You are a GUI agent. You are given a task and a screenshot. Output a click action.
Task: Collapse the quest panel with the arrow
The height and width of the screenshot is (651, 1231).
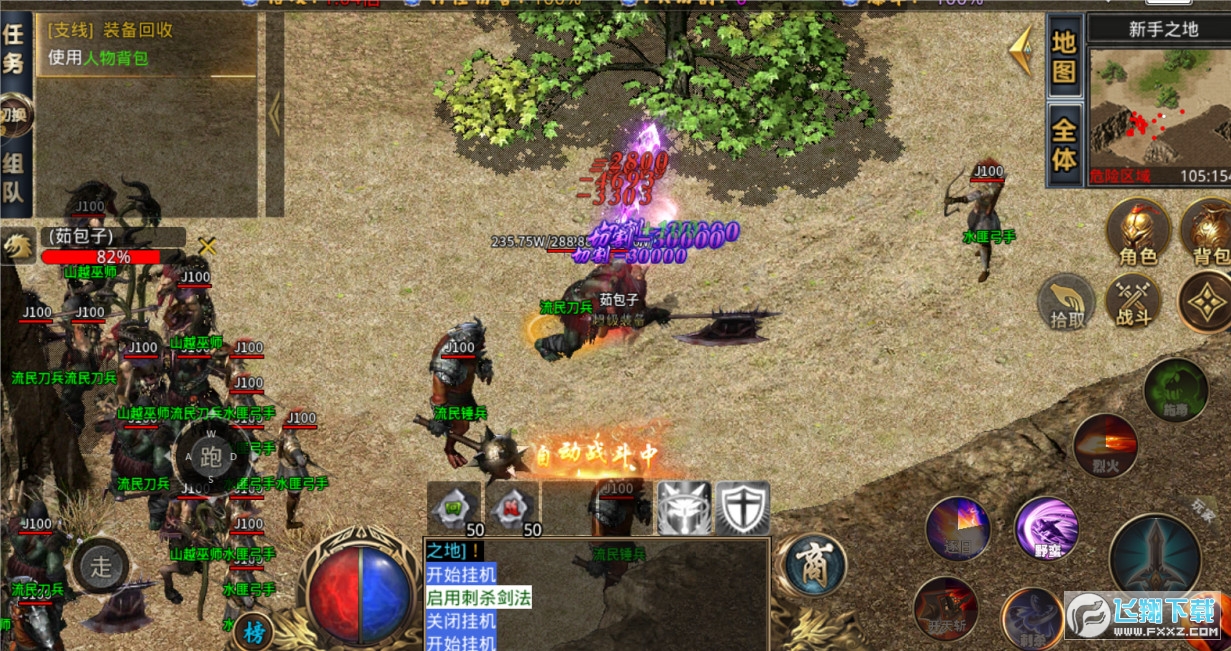pos(274,113)
